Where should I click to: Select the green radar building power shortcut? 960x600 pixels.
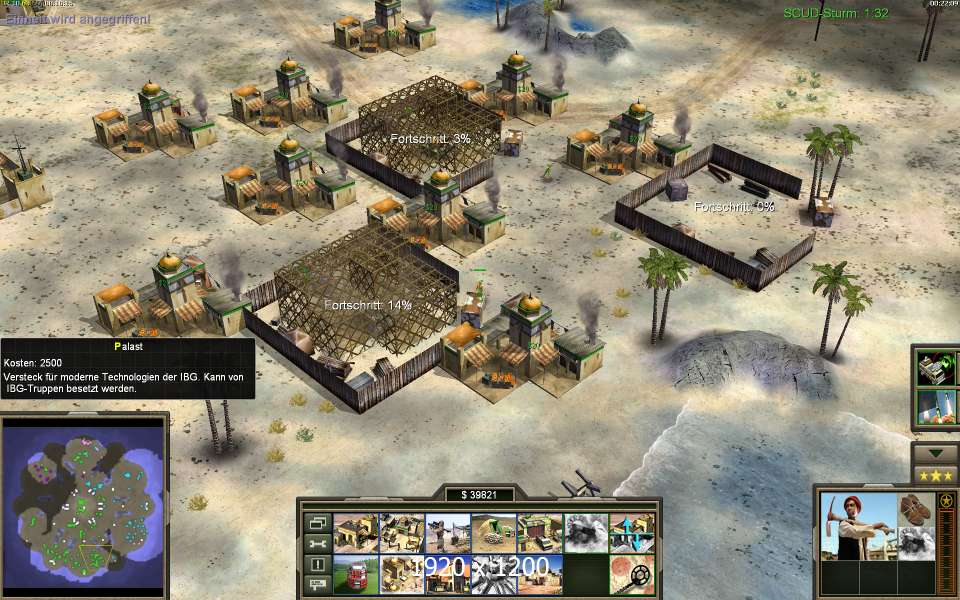coord(935,368)
